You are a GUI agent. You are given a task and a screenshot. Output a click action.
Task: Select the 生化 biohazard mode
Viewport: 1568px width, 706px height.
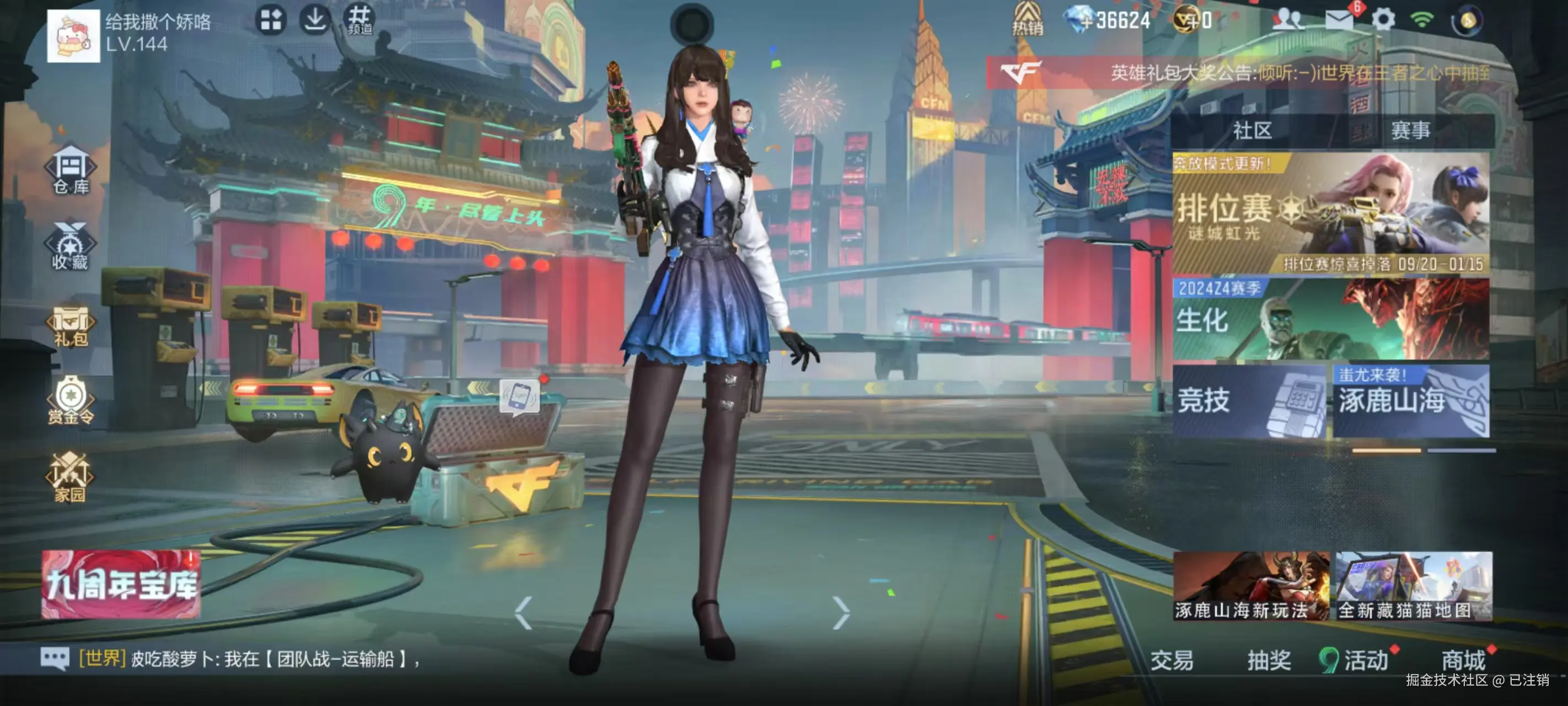[1330, 319]
